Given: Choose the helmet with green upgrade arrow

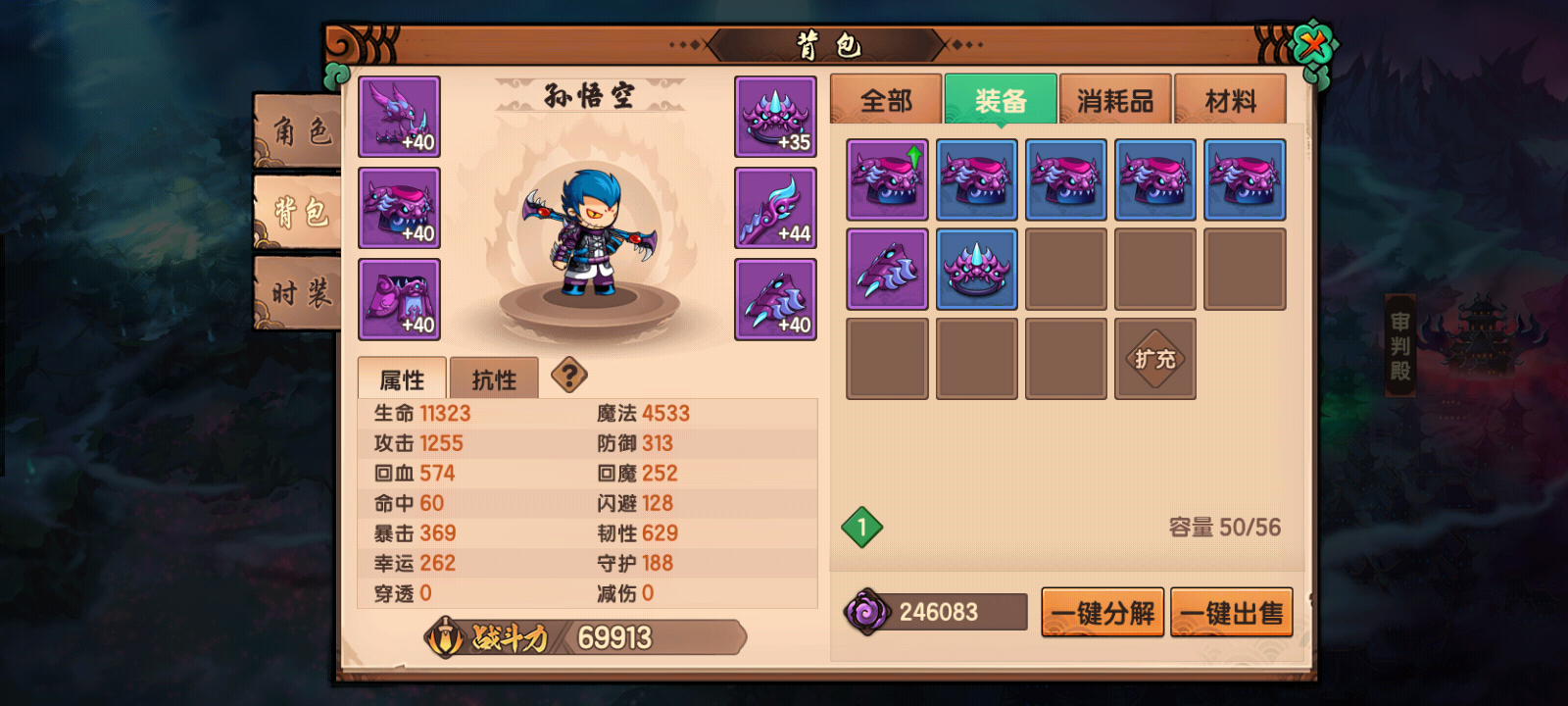Looking at the screenshot, I should 887,179.
